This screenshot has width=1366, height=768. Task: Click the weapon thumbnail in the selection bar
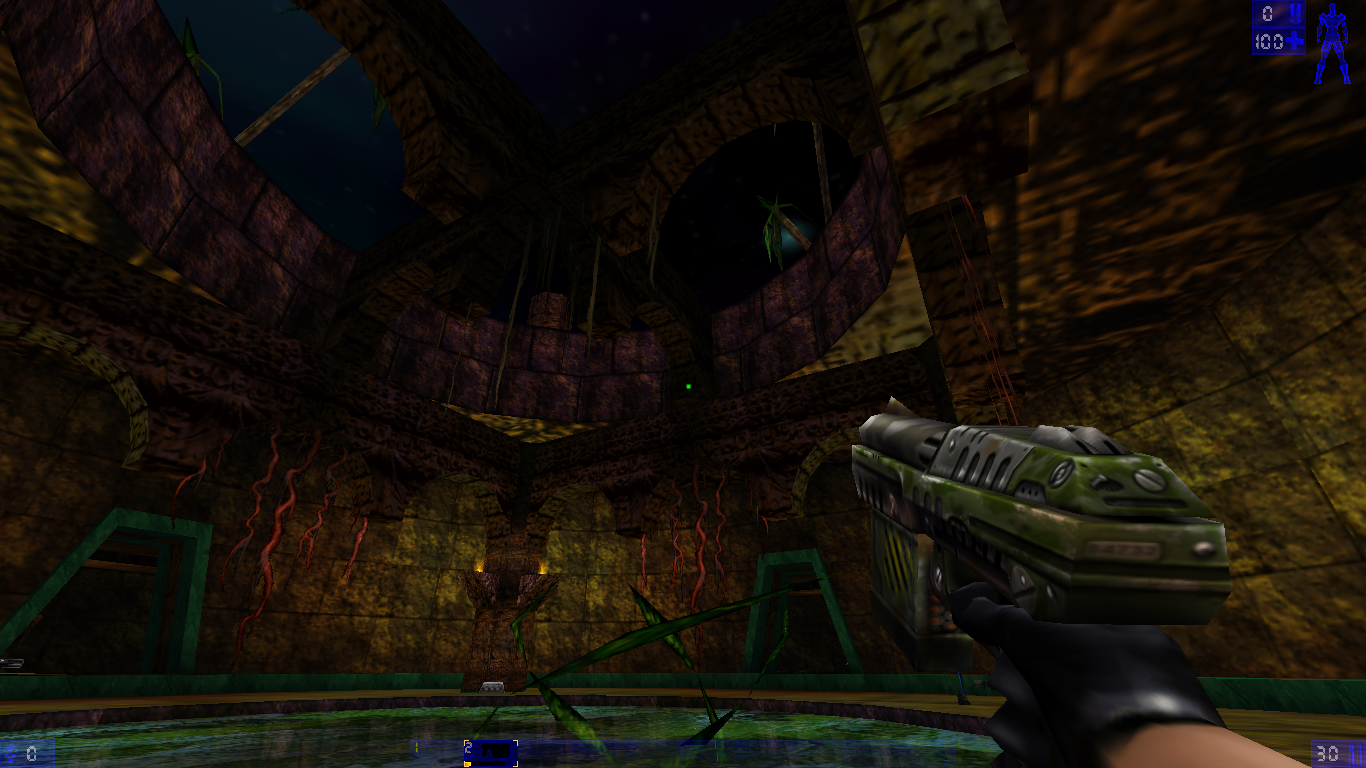(x=496, y=749)
